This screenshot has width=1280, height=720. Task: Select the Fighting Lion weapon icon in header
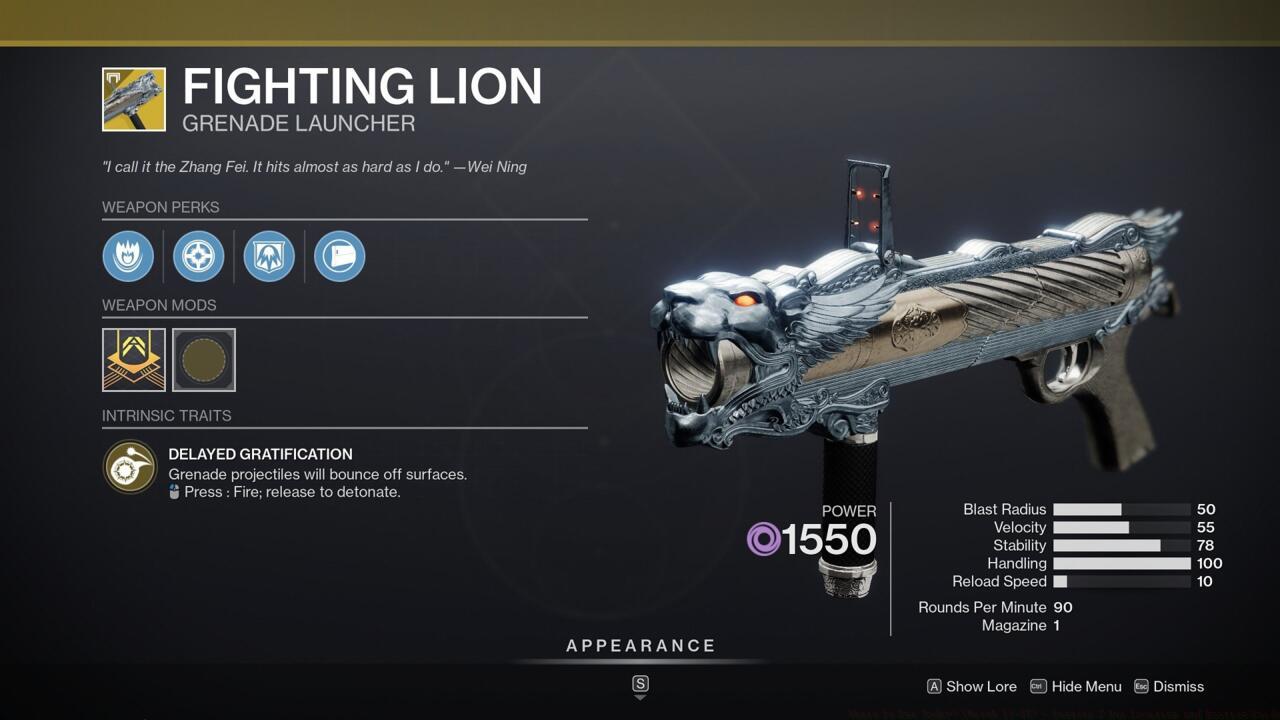pos(134,99)
